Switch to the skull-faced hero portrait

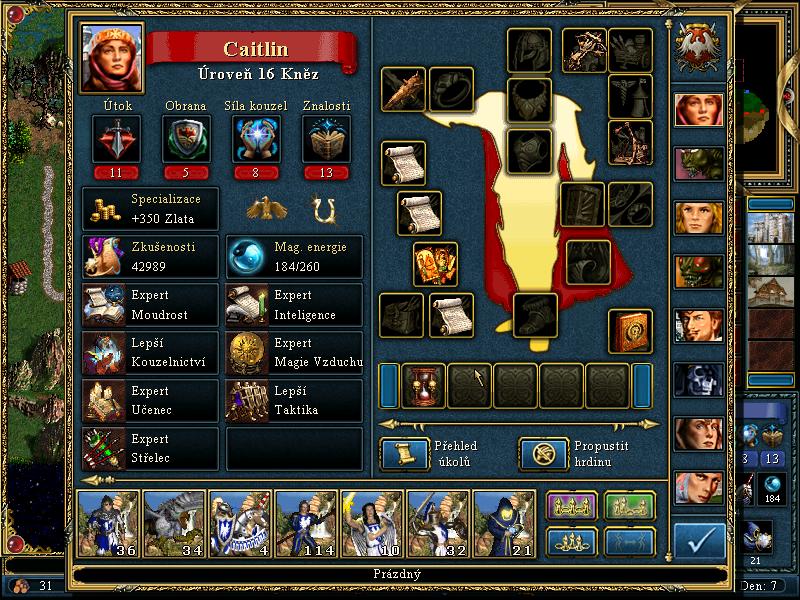coord(698,381)
